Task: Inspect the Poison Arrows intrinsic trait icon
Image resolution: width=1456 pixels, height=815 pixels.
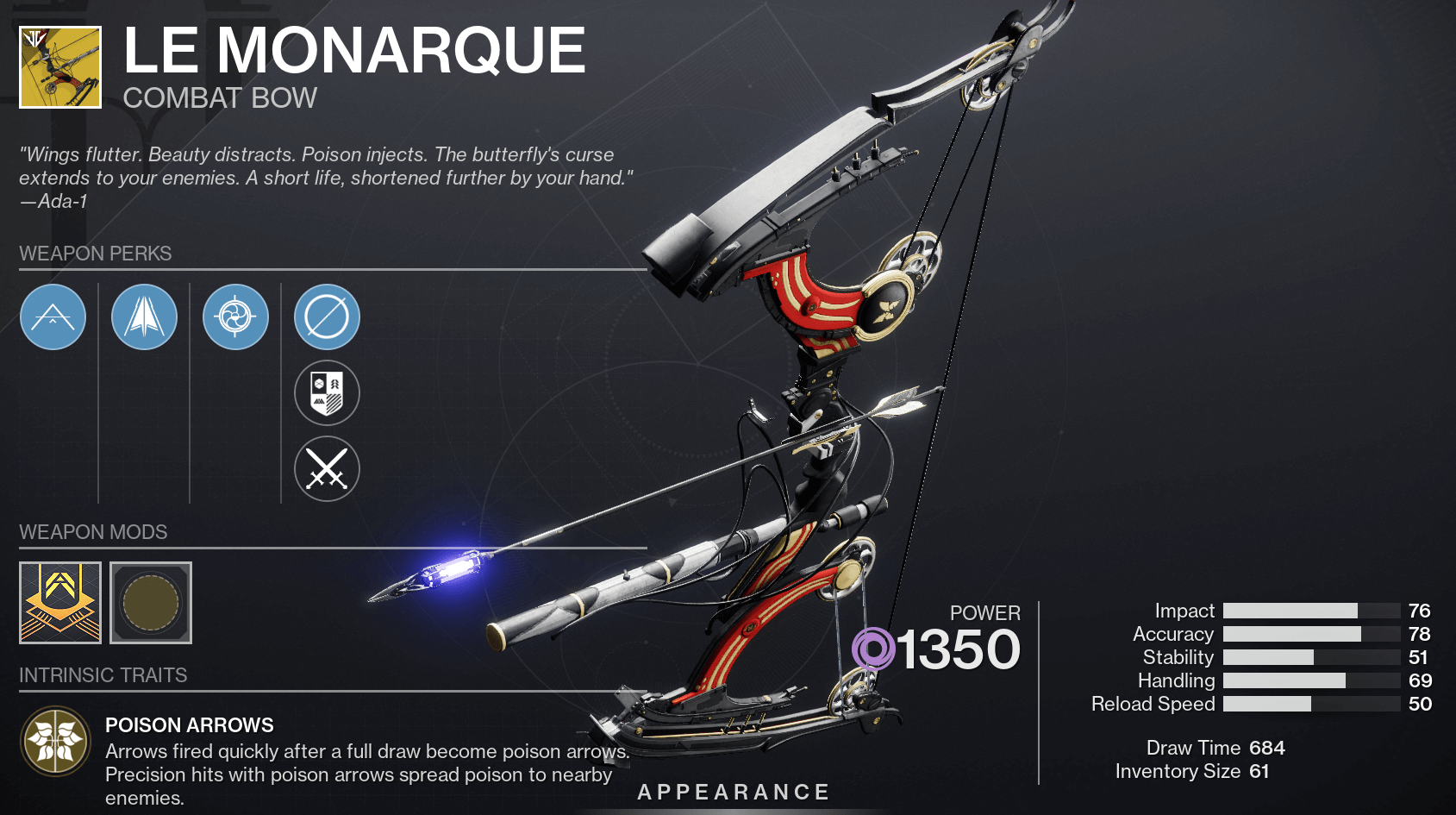Action: coord(56,741)
